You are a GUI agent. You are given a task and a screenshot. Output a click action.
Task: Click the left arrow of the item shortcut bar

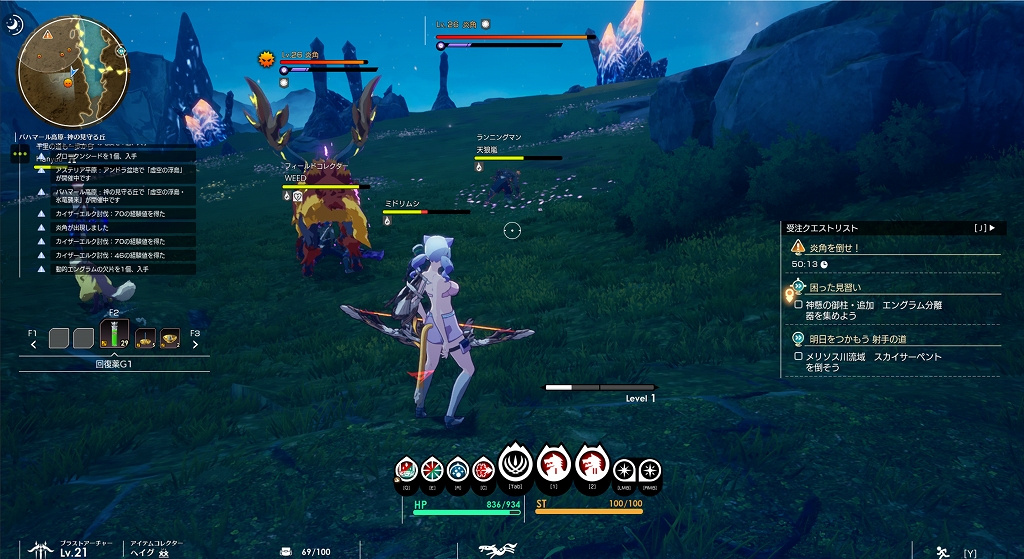click(x=34, y=344)
